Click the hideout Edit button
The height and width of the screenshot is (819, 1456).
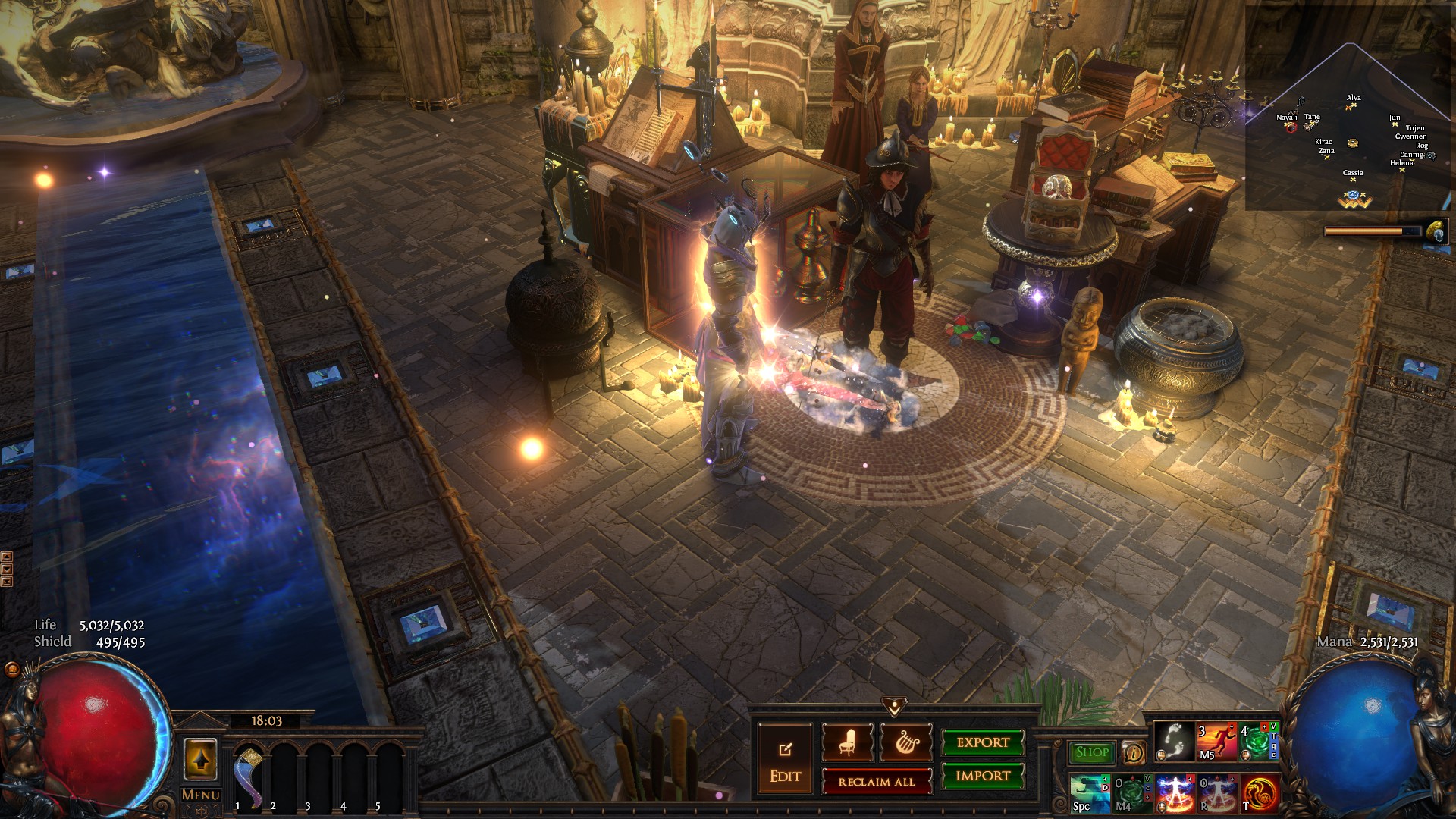click(x=785, y=761)
